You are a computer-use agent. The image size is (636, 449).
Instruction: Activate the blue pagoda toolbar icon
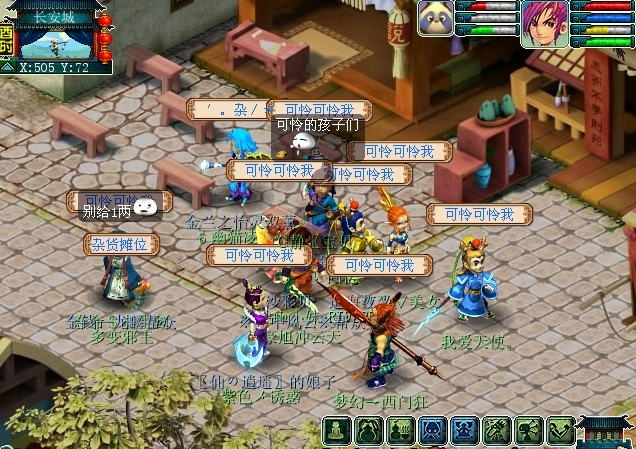click(x=464, y=431)
